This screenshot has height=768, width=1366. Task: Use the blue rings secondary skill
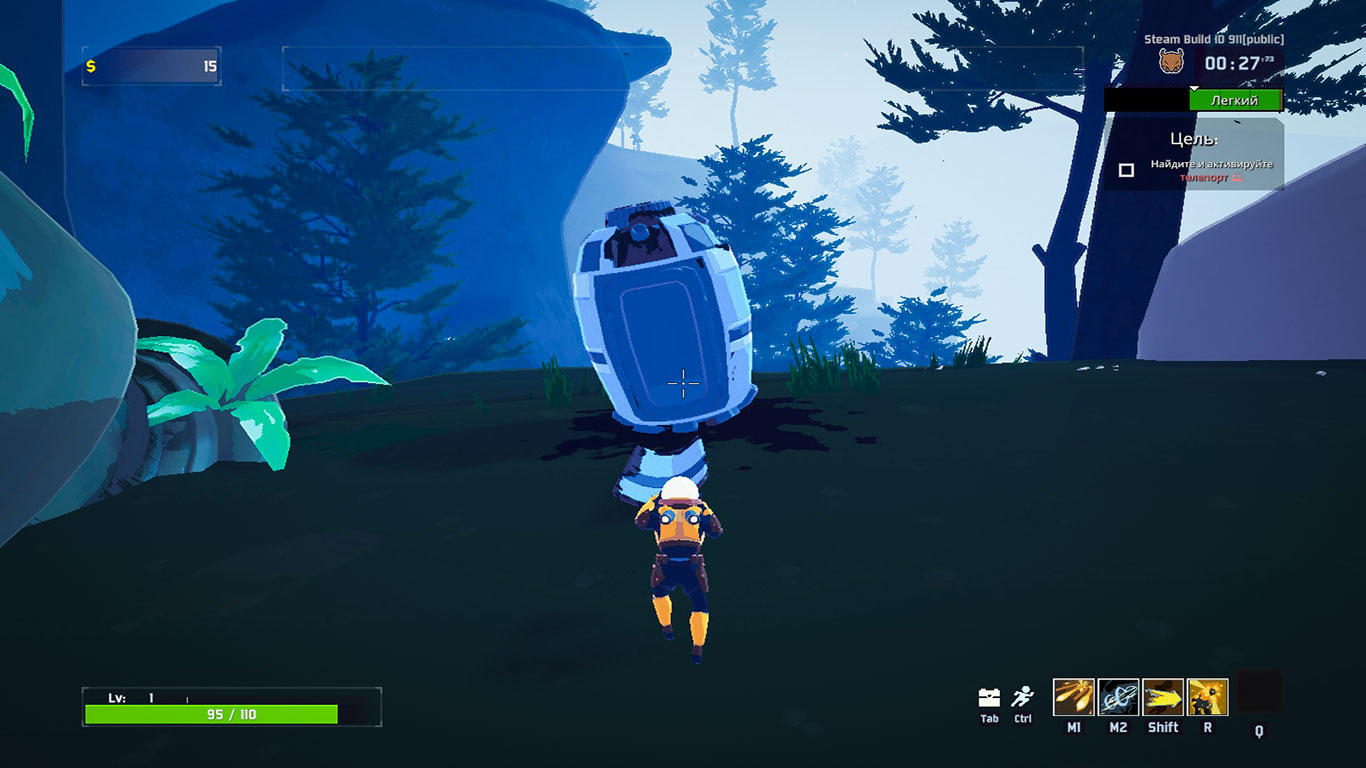tap(1118, 697)
